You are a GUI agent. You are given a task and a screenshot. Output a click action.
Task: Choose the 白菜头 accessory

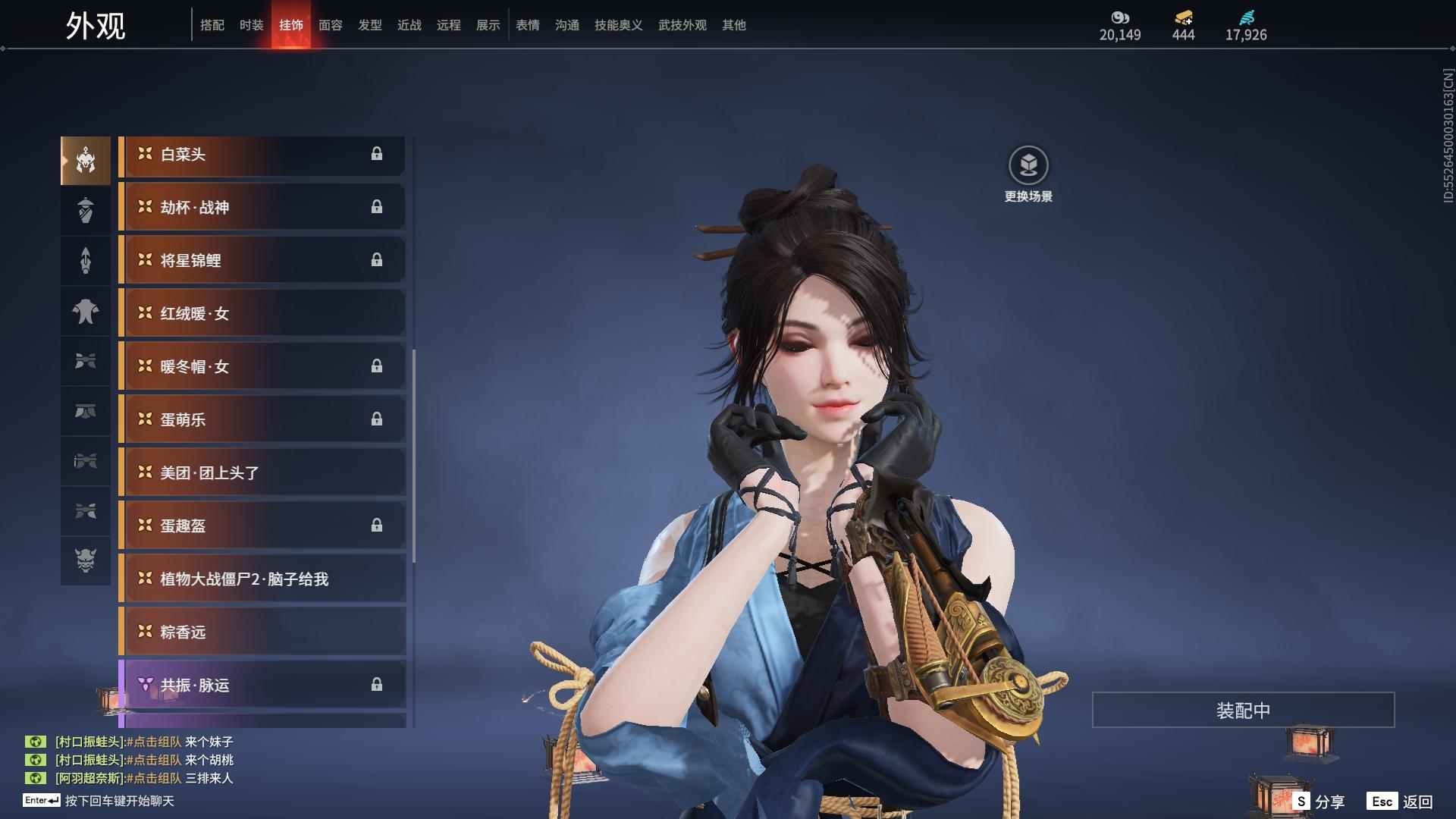262,155
